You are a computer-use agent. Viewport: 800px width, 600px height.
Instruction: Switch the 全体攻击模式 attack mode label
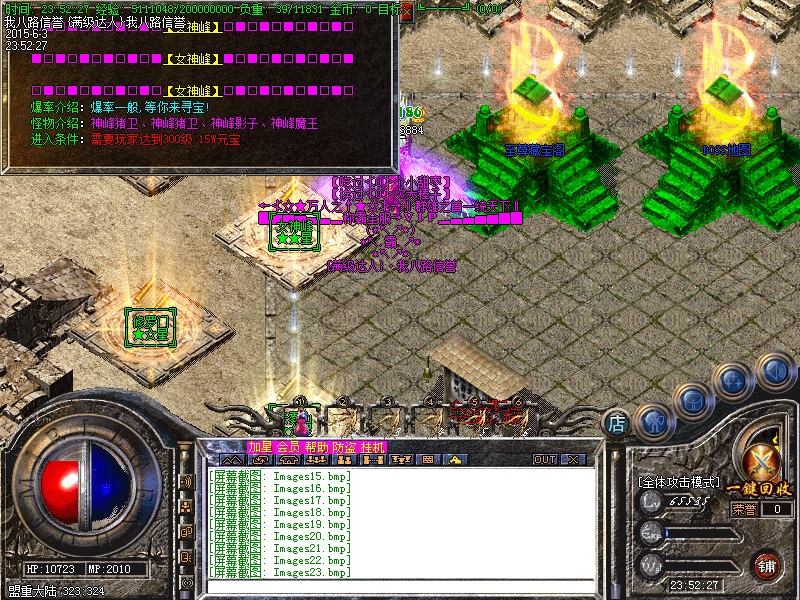point(678,482)
